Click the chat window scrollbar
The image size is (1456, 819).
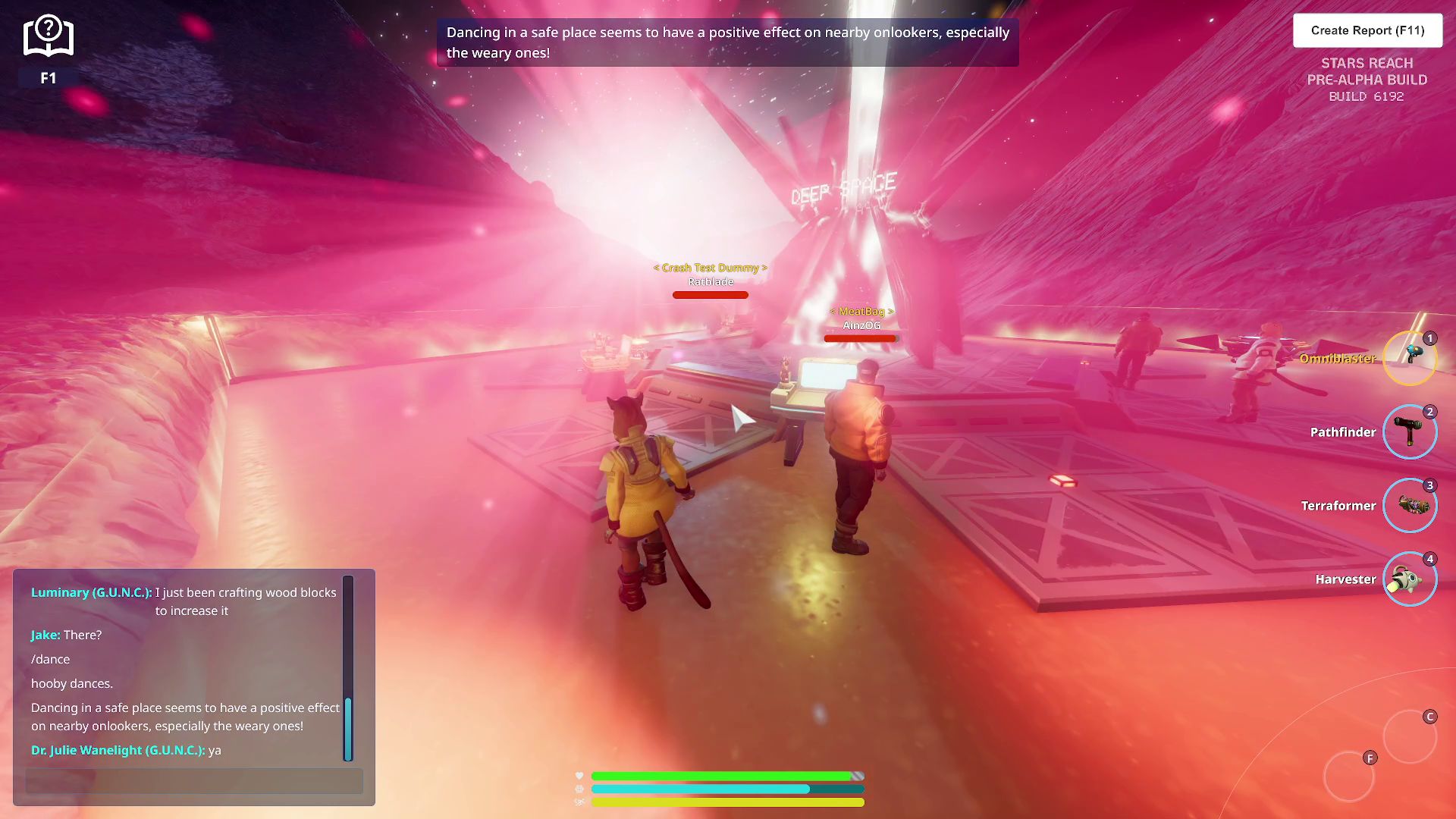(348, 728)
